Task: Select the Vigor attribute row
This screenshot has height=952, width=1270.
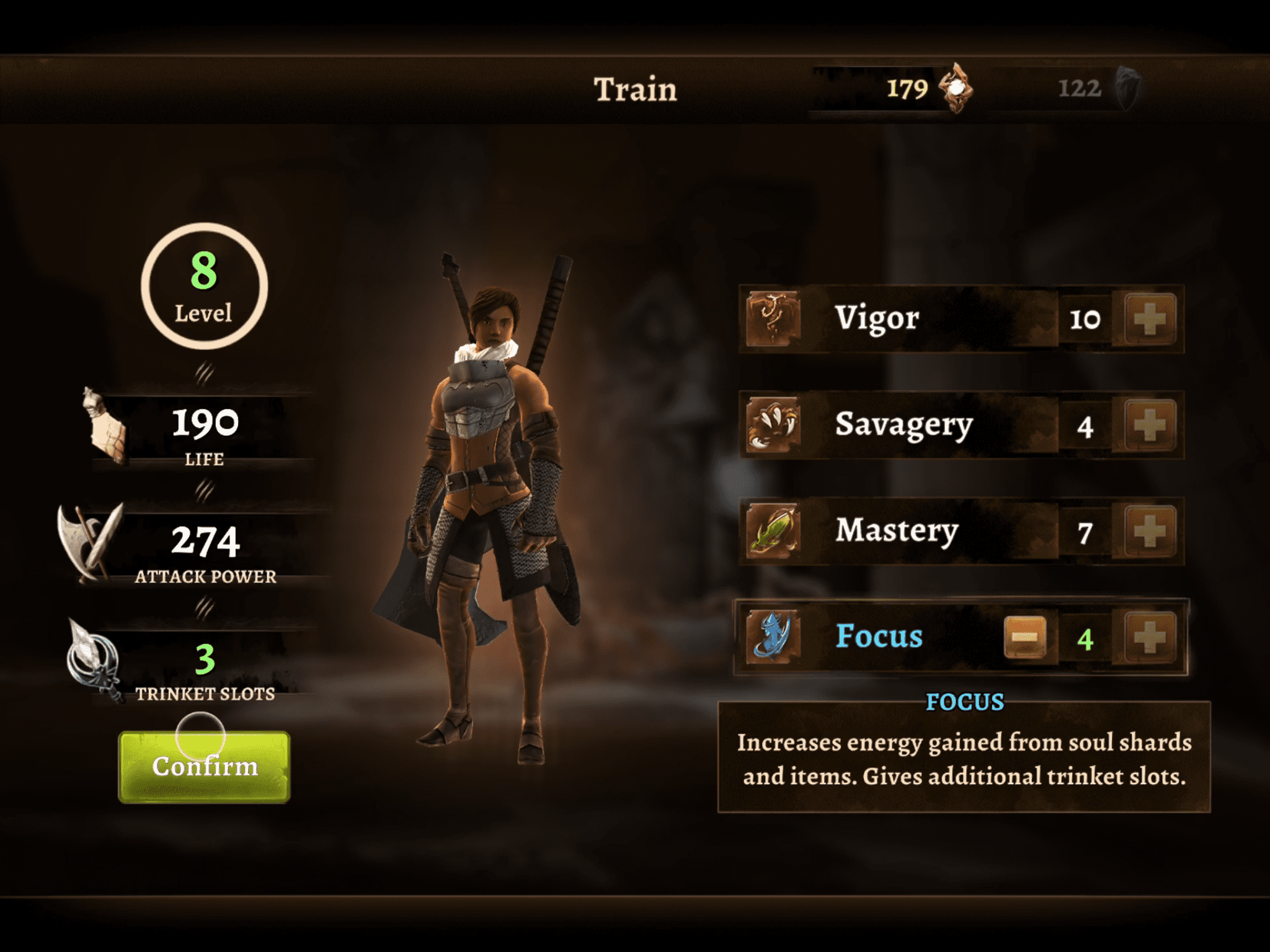Action: point(899,319)
